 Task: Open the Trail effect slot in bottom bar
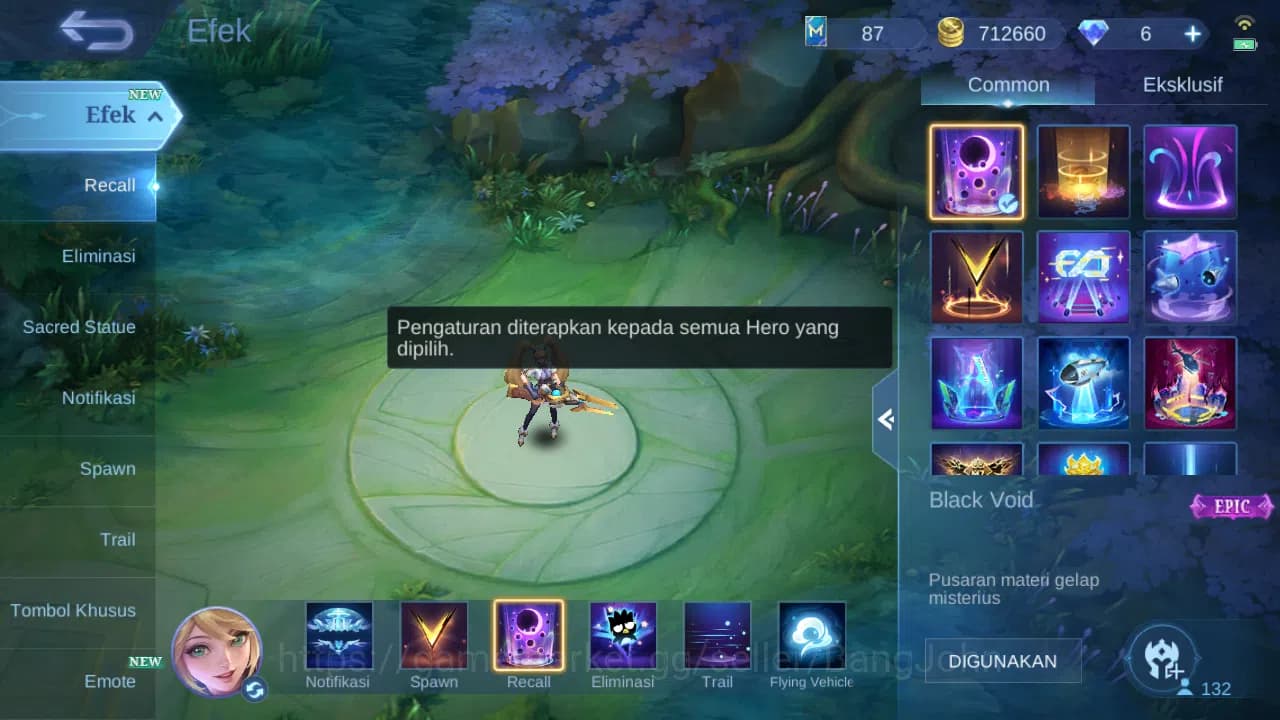(717, 637)
